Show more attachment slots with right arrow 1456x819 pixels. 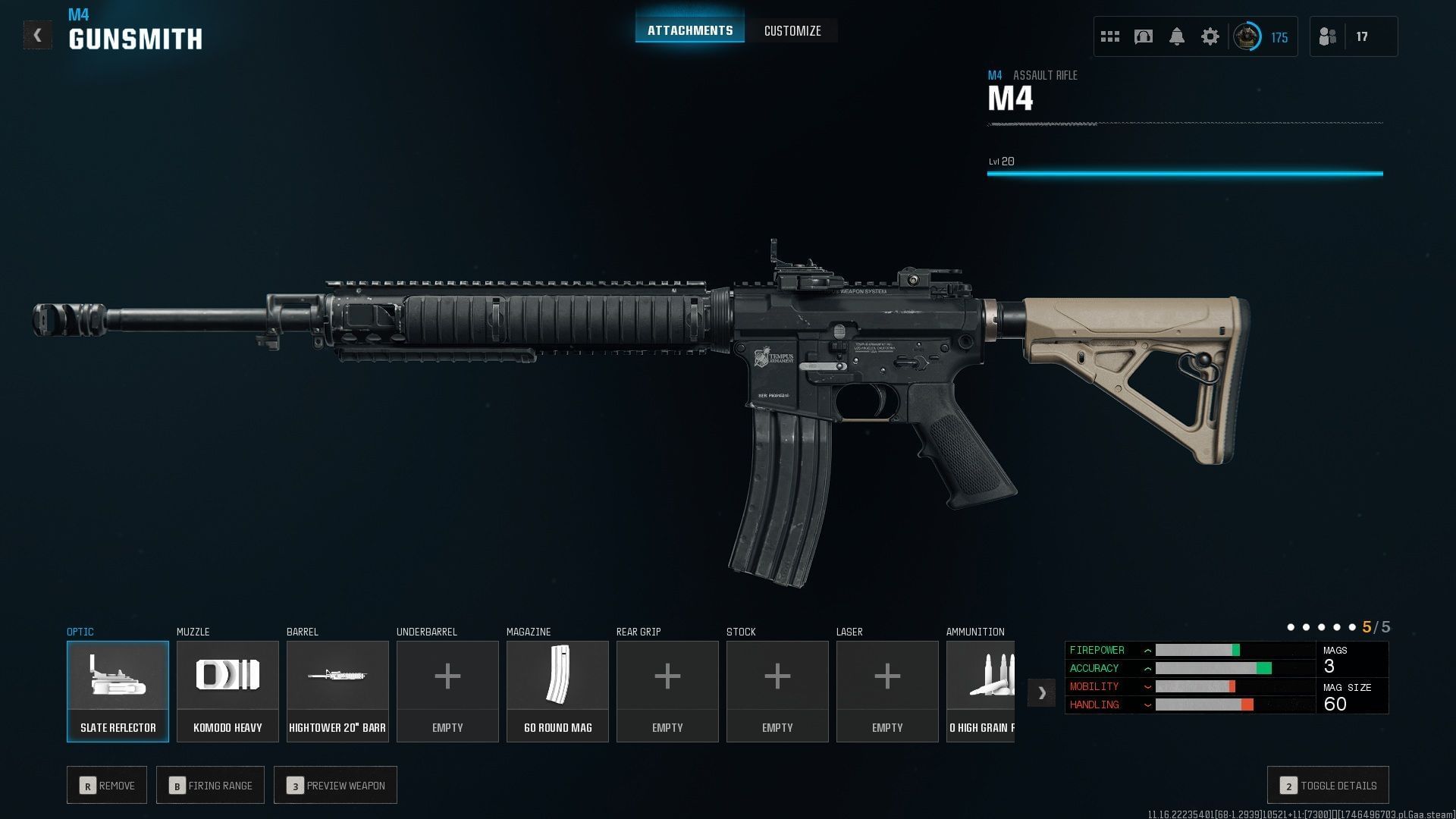click(x=1041, y=692)
